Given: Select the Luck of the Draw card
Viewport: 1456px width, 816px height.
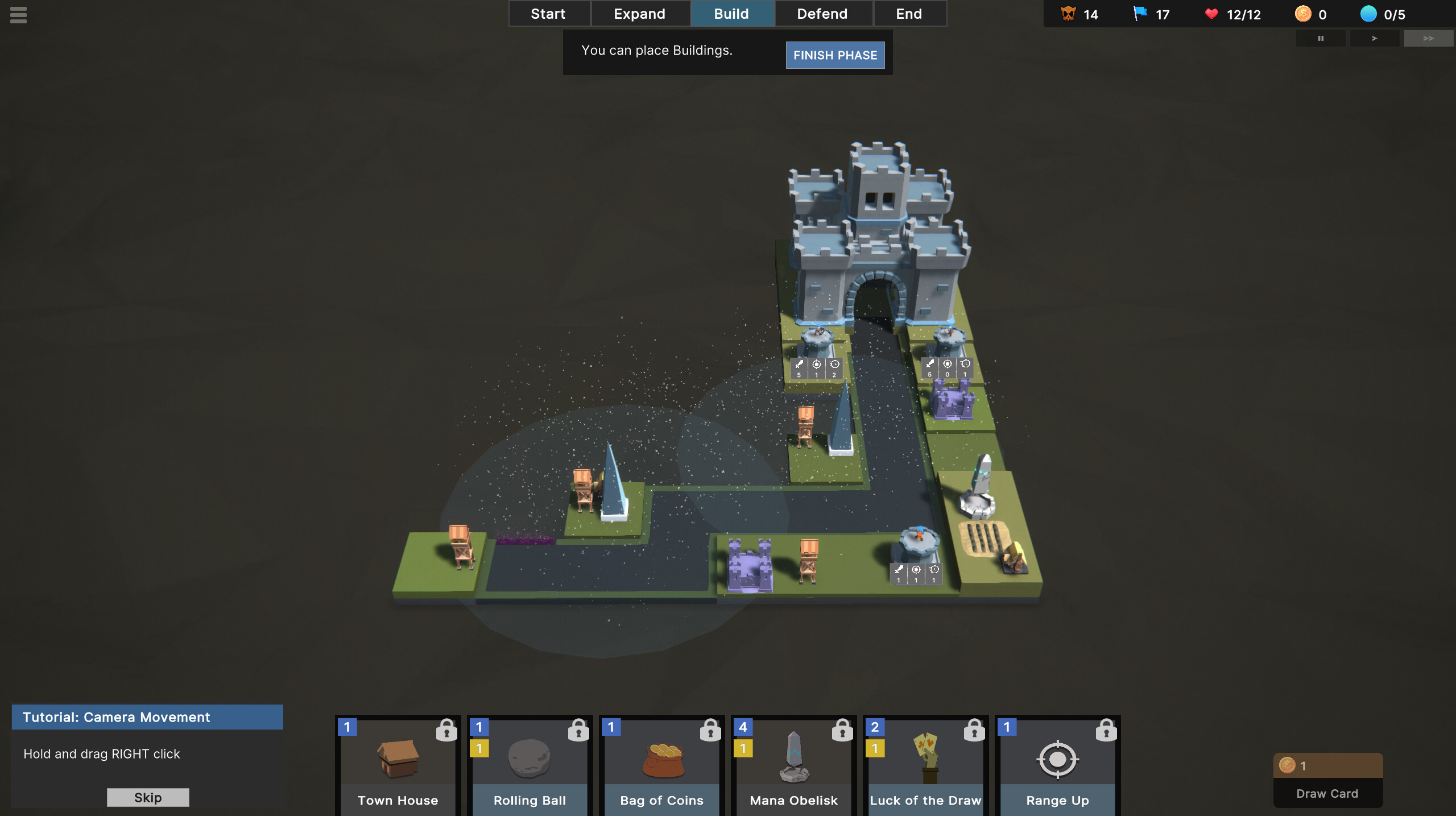Looking at the screenshot, I should 925,768.
